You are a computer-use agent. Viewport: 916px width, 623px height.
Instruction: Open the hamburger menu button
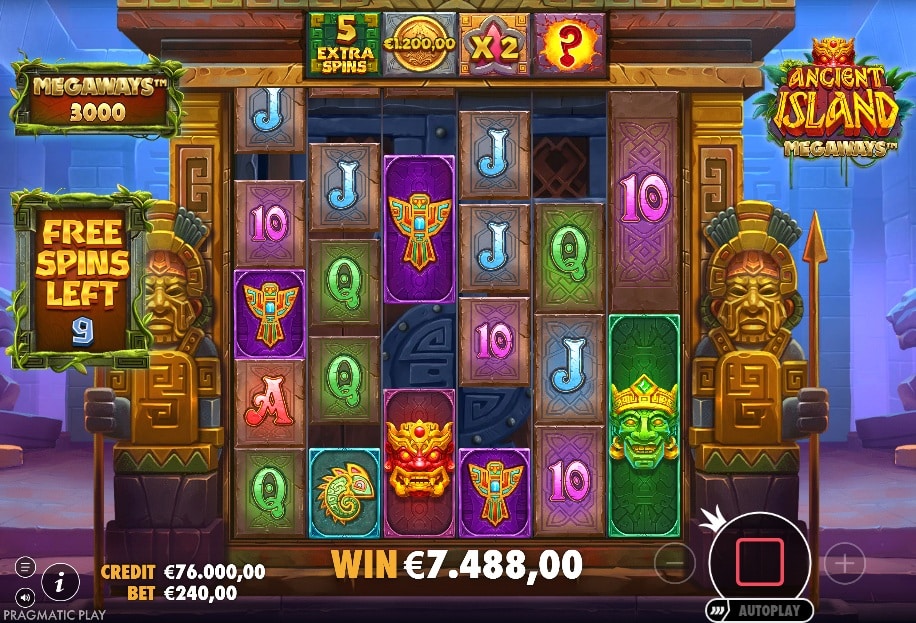pos(25,566)
